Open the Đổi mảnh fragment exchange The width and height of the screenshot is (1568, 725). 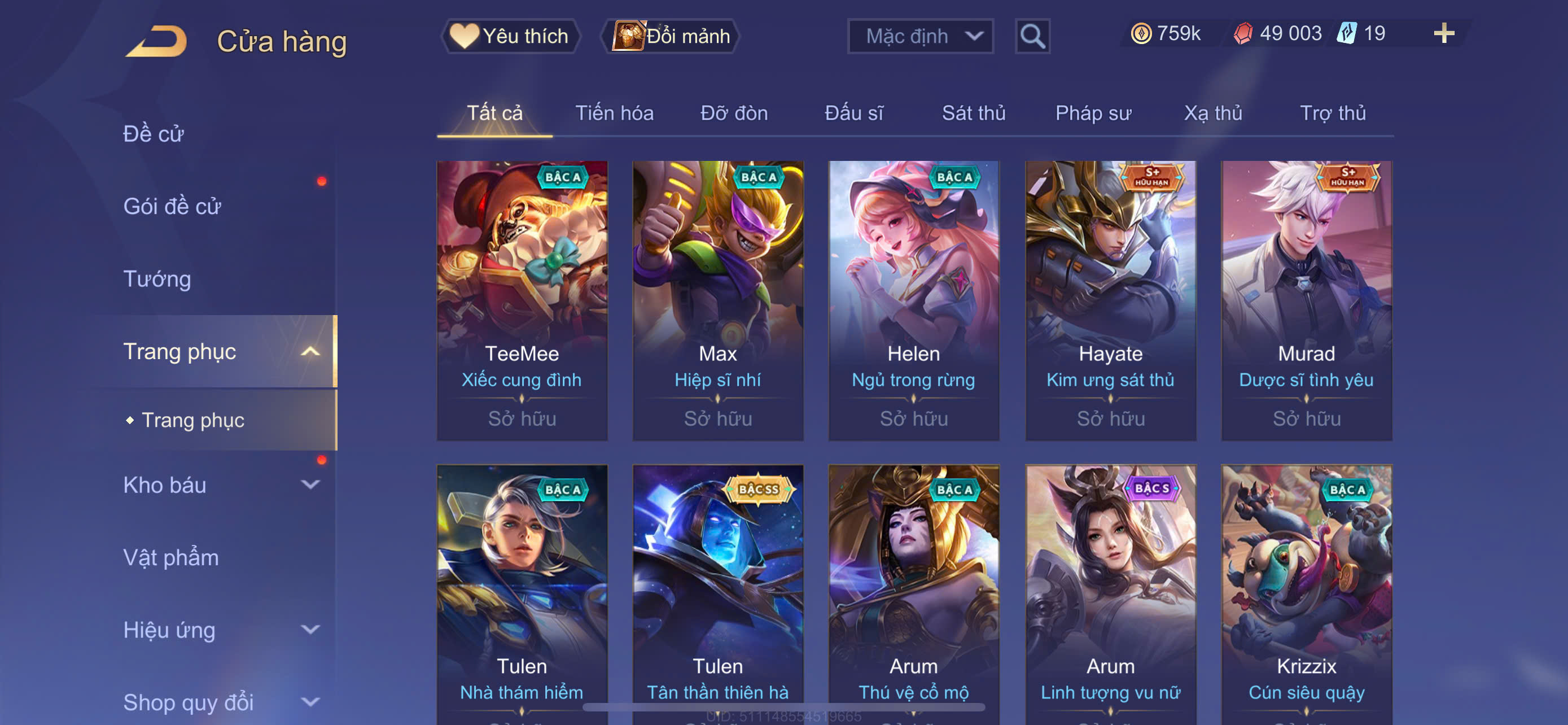pyautogui.click(x=671, y=37)
